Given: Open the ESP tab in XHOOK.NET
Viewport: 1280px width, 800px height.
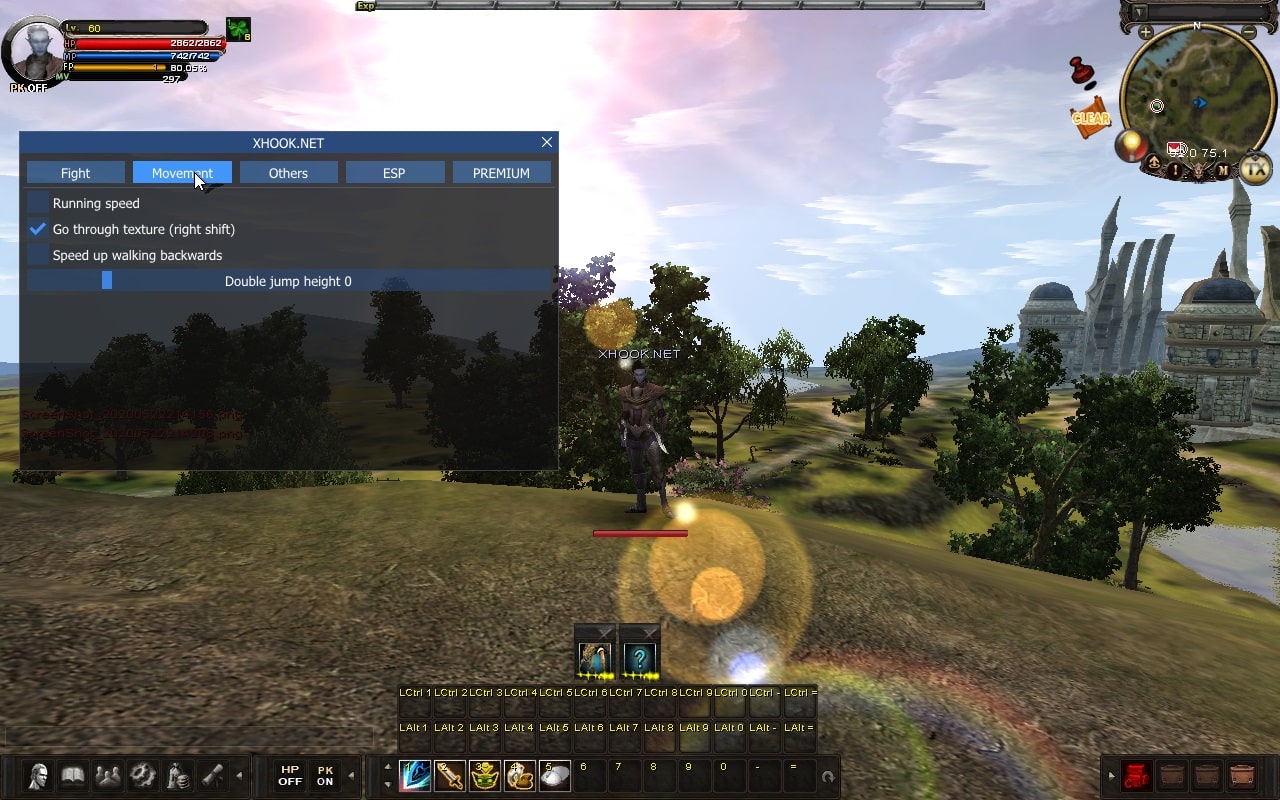Looking at the screenshot, I should point(395,172).
